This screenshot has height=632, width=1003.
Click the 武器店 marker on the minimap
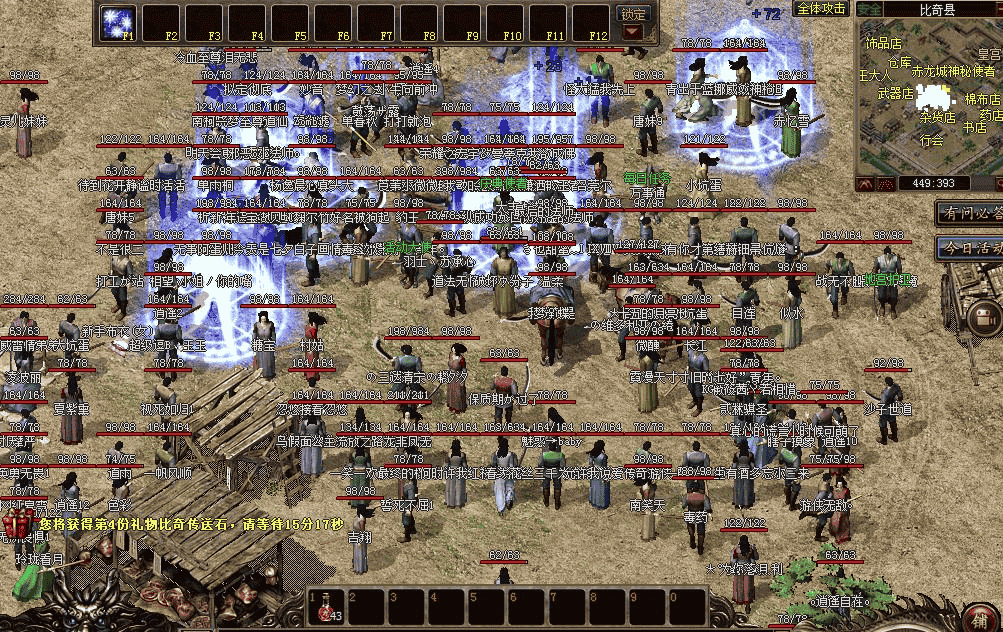(x=895, y=94)
